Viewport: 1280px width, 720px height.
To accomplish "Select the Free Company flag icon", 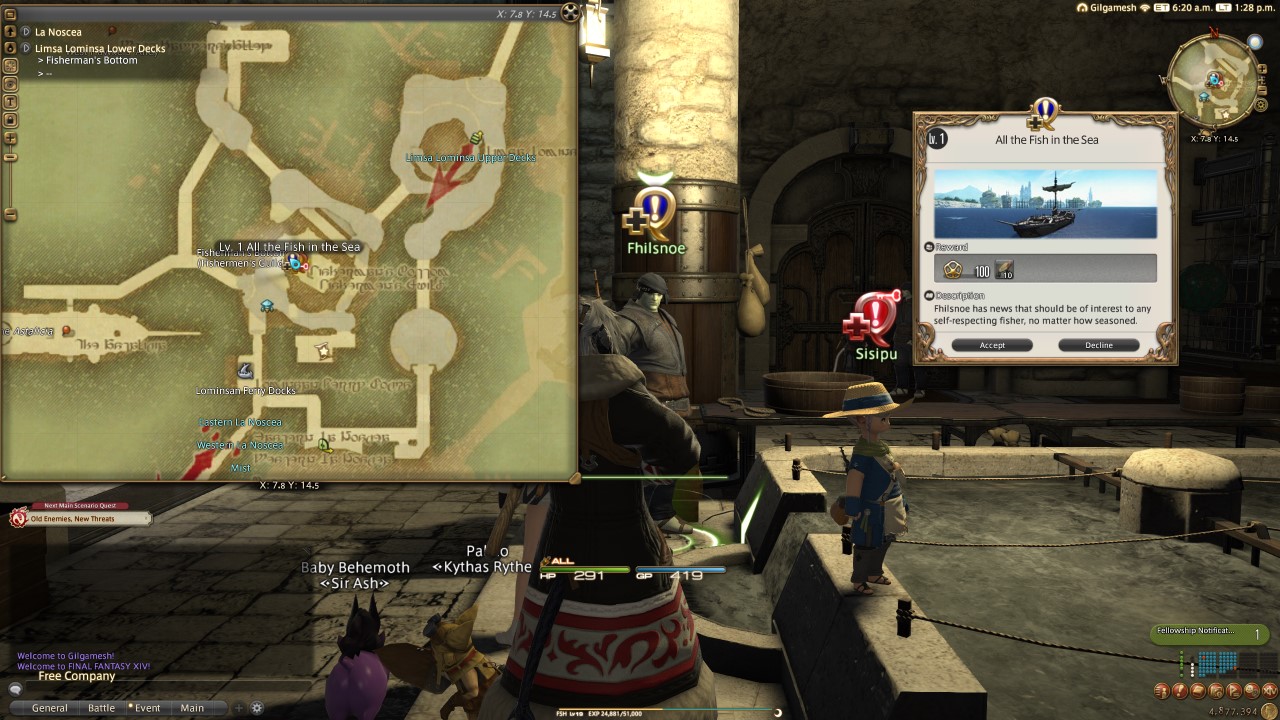I will (x=1234, y=690).
